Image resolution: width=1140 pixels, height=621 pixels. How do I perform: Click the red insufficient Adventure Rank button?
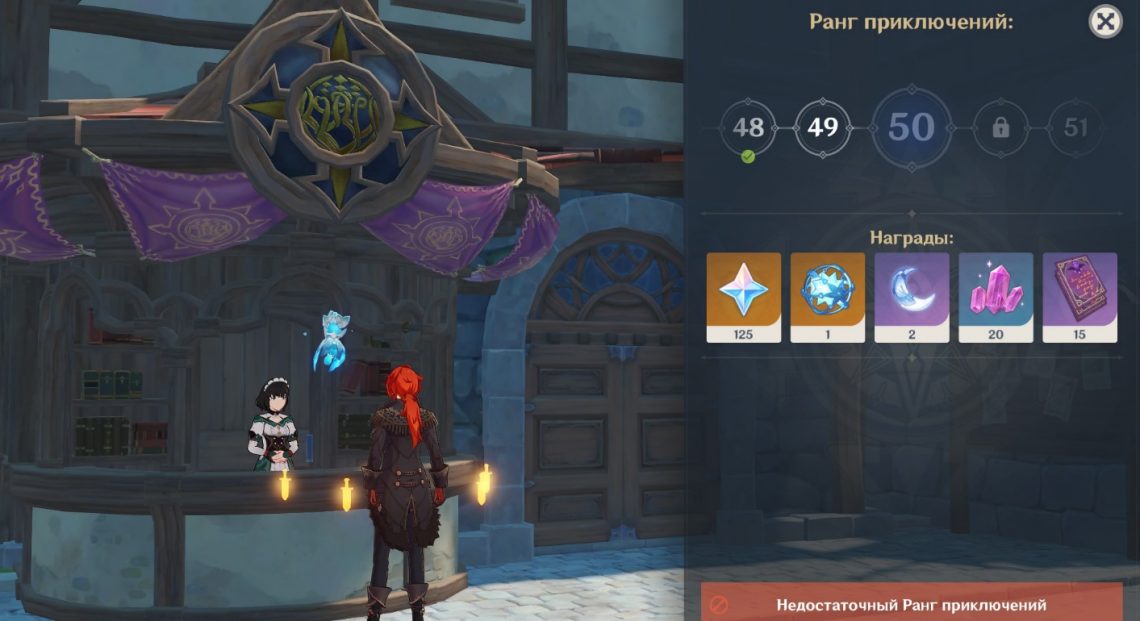(911, 604)
